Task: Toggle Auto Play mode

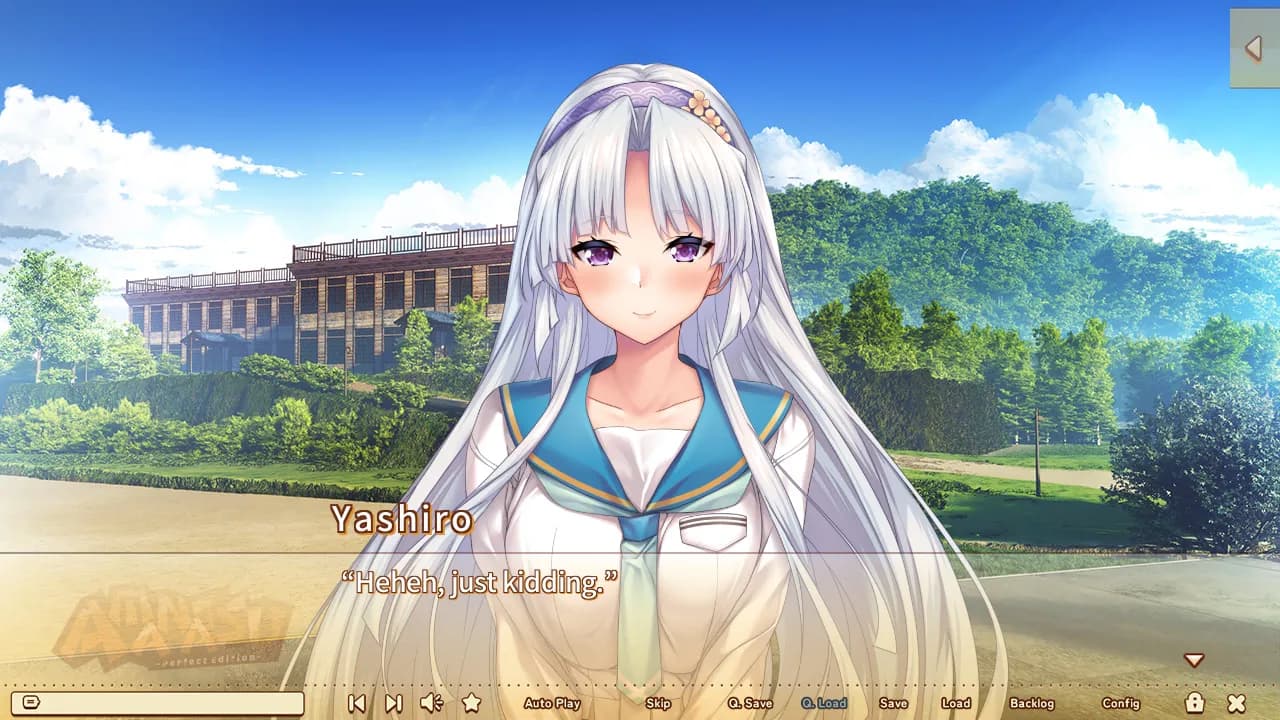Action: (x=552, y=704)
